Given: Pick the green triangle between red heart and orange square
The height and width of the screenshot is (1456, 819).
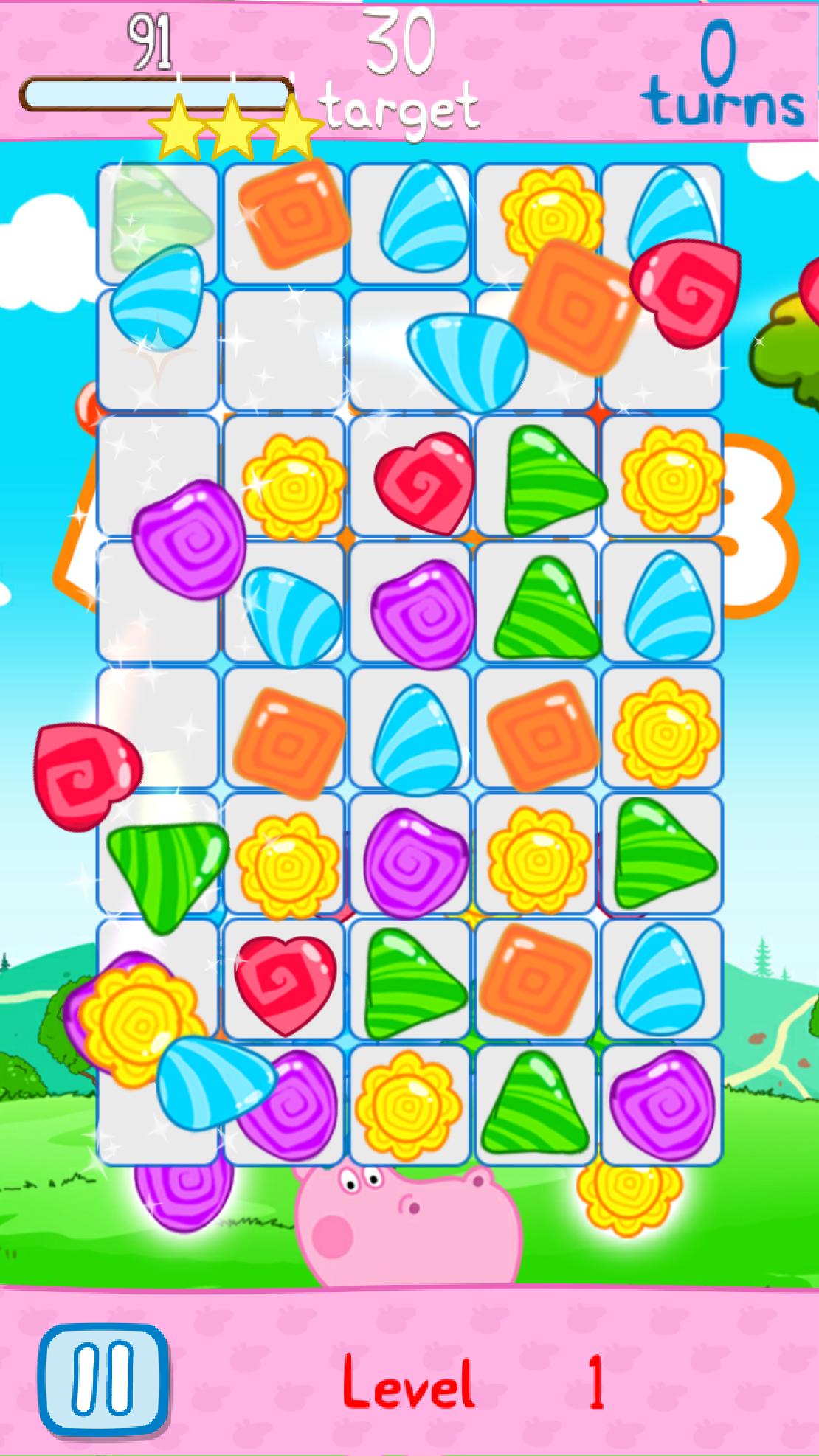Looking at the screenshot, I should (413, 982).
